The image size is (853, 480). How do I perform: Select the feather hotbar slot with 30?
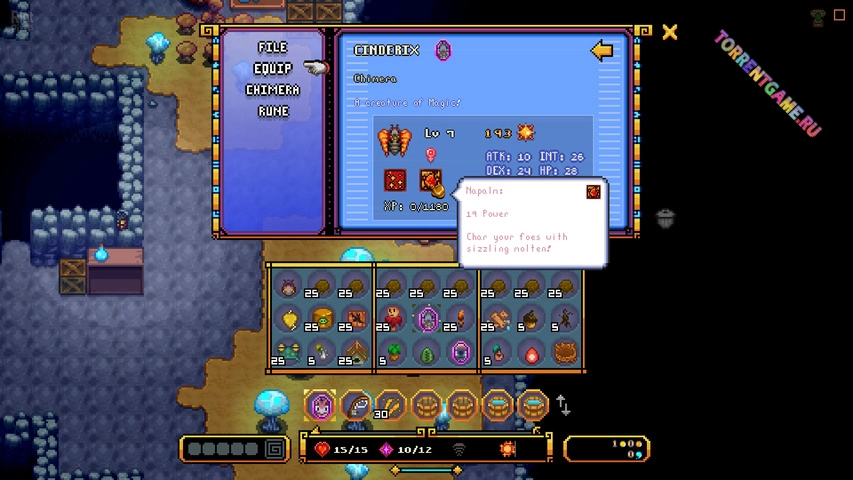(x=390, y=406)
